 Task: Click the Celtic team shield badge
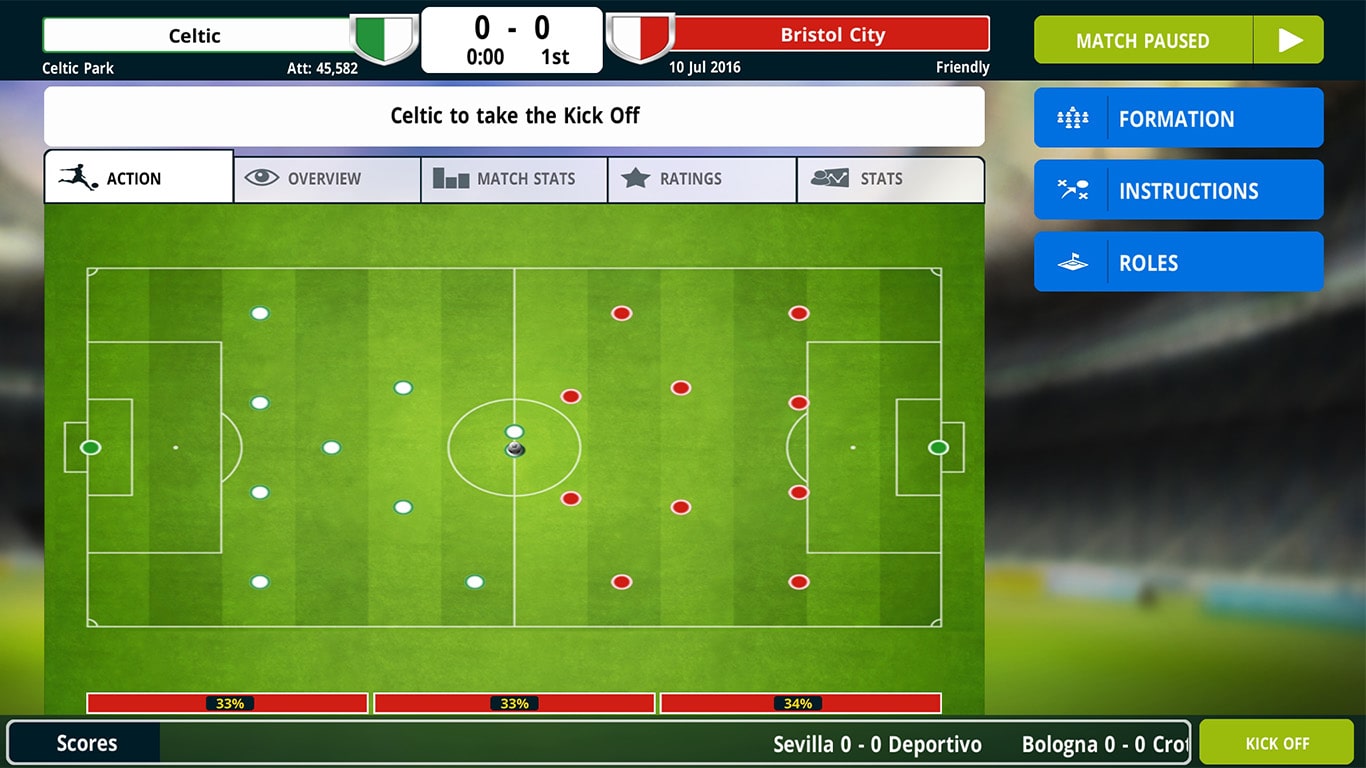pyautogui.click(x=385, y=37)
